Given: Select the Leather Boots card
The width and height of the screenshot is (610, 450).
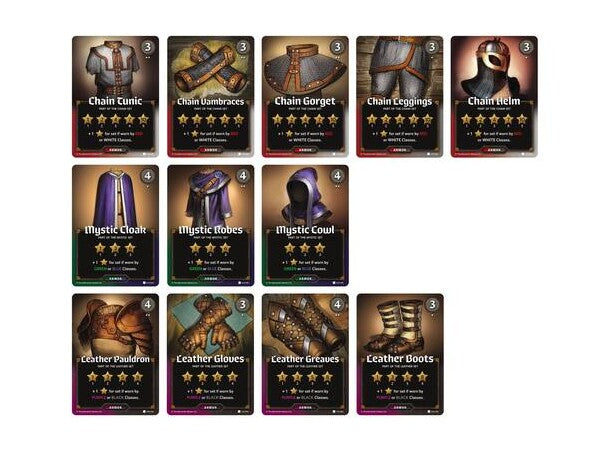Looking at the screenshot, I should [x=400, y=354].
